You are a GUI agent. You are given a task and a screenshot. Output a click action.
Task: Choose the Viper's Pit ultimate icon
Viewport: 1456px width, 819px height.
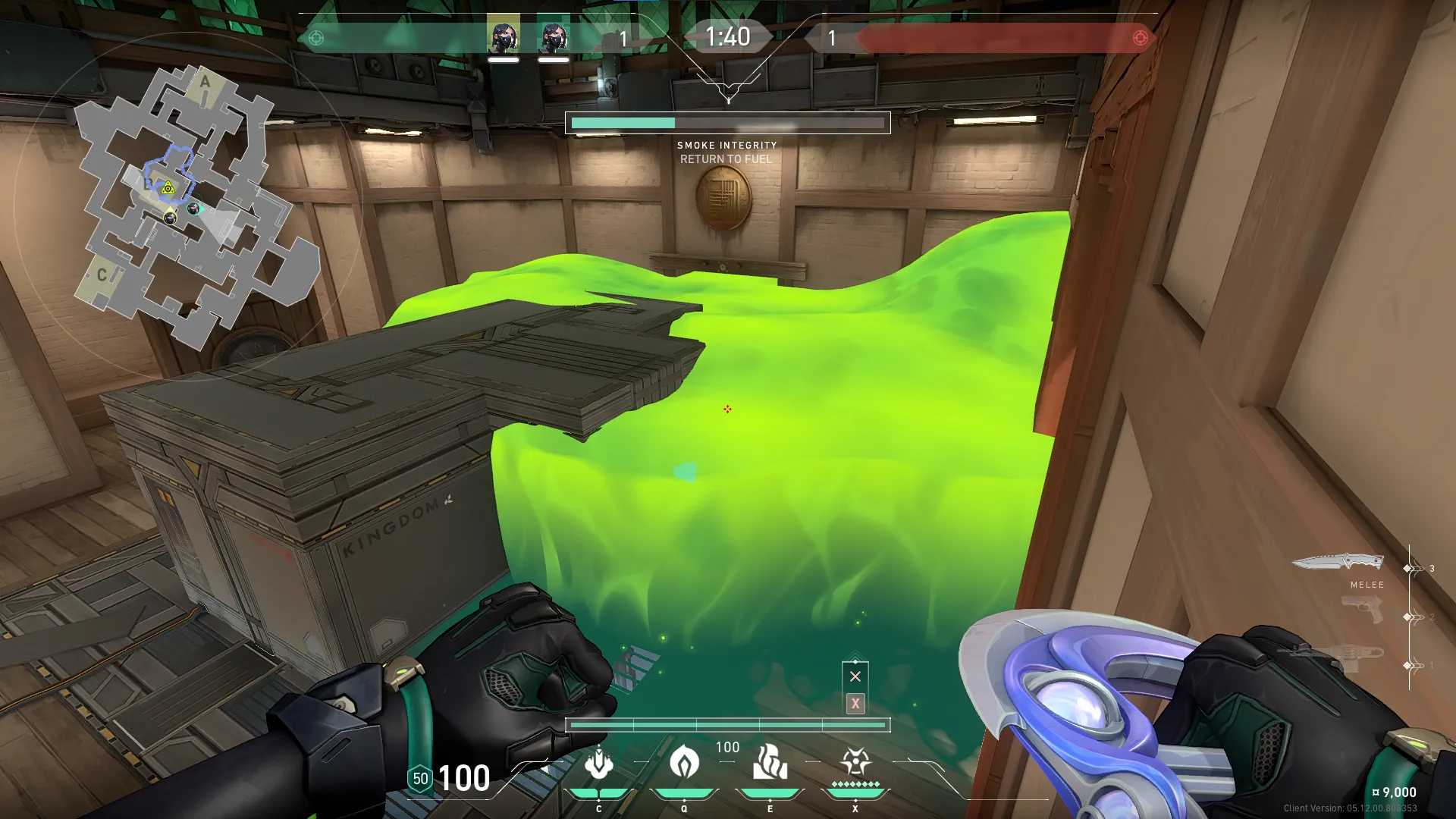click(855, 761)
